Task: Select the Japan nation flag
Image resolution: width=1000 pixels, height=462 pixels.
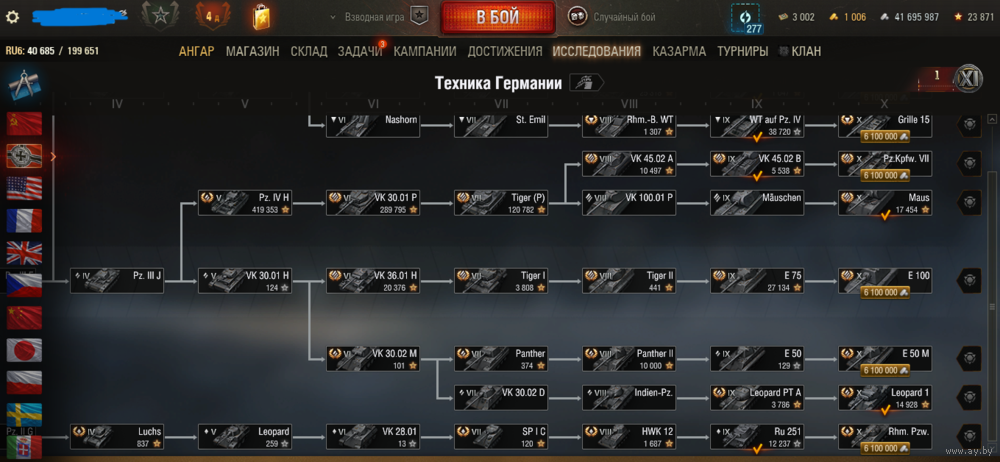Action: 23,350
